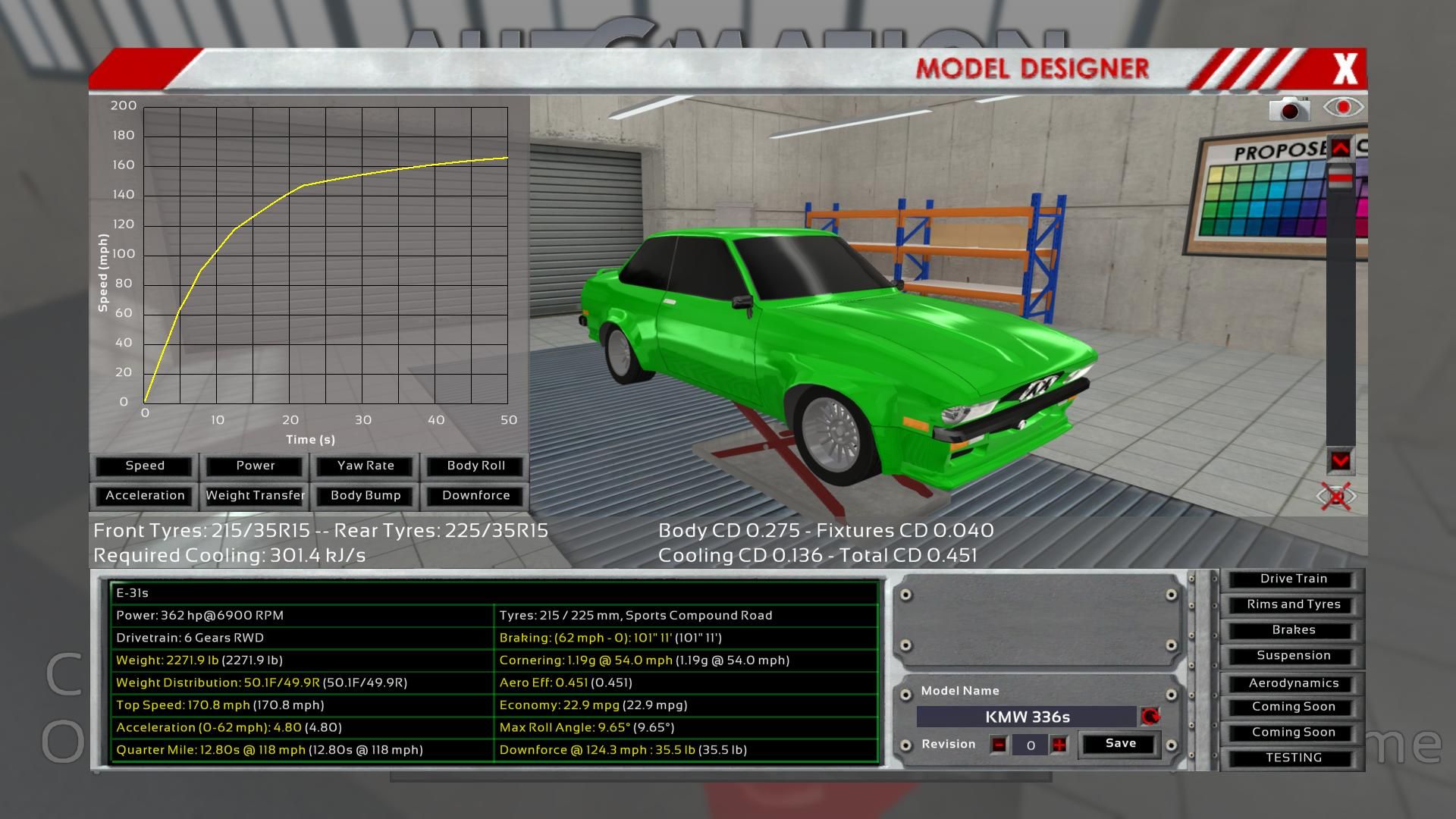The width and height of the screenshot is (1456, 819).
Task: Open the Drive Train tab
Action: click(1293, 579)
